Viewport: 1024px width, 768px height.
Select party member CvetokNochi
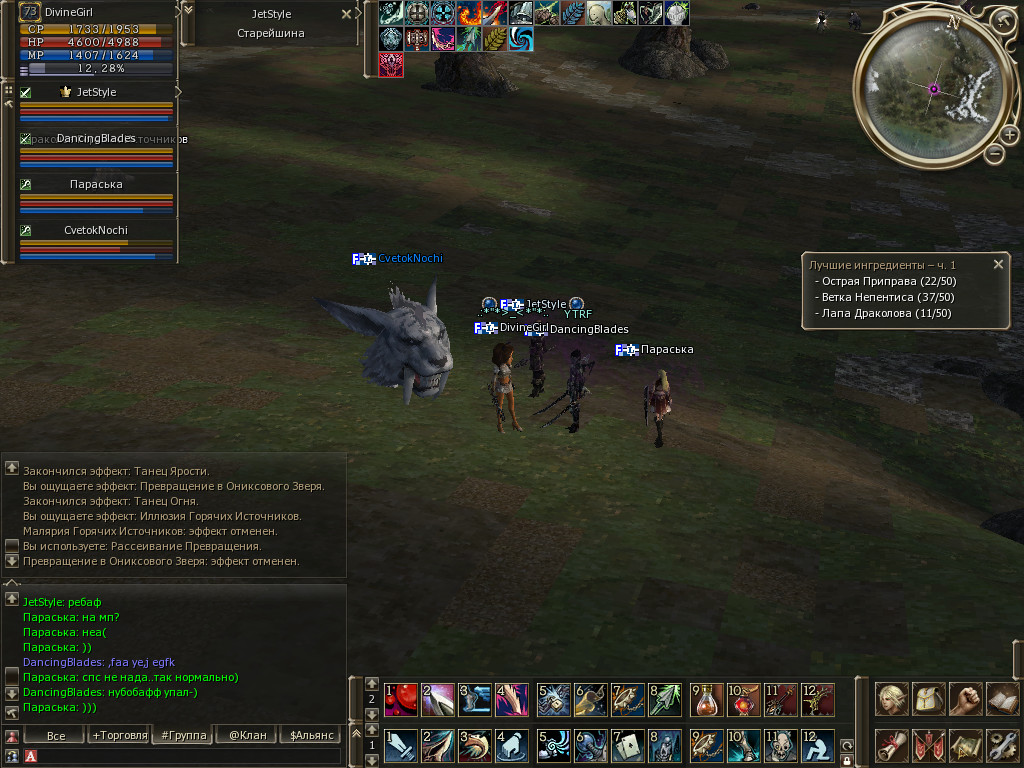[x=96, y=230]
